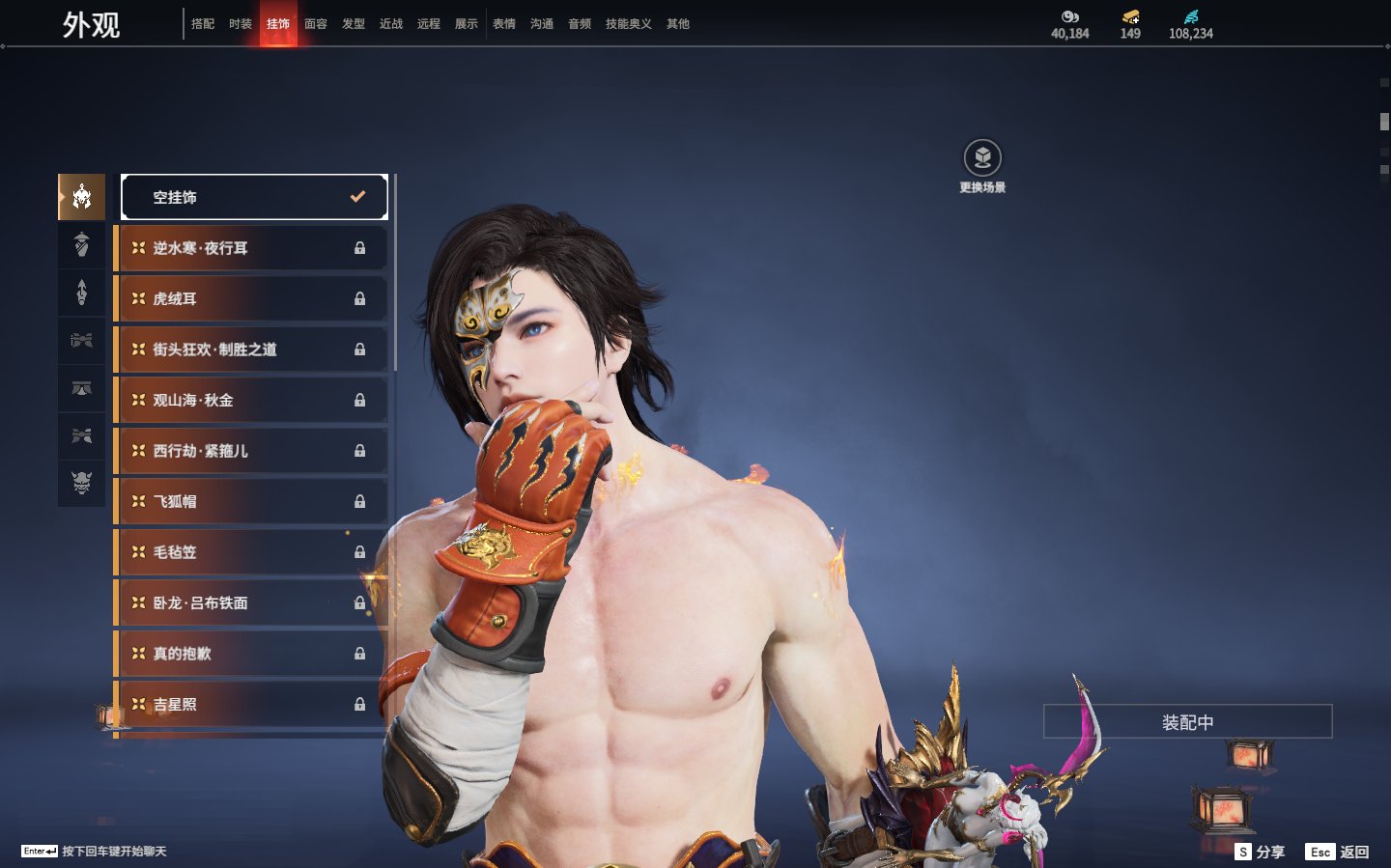Choose the 西行劫·紧箍儿 accessory
Image resolution: width=1391 pixels, height=868 pixels.
click(x=251, y=451)
